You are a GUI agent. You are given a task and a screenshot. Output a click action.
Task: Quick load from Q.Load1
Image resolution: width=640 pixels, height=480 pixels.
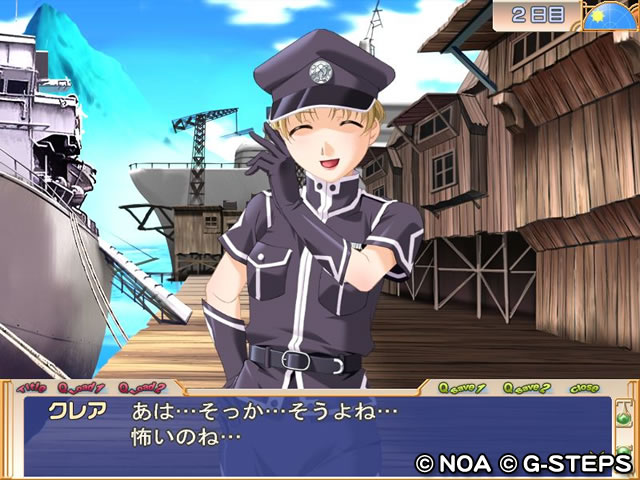[x=82, y=387]
